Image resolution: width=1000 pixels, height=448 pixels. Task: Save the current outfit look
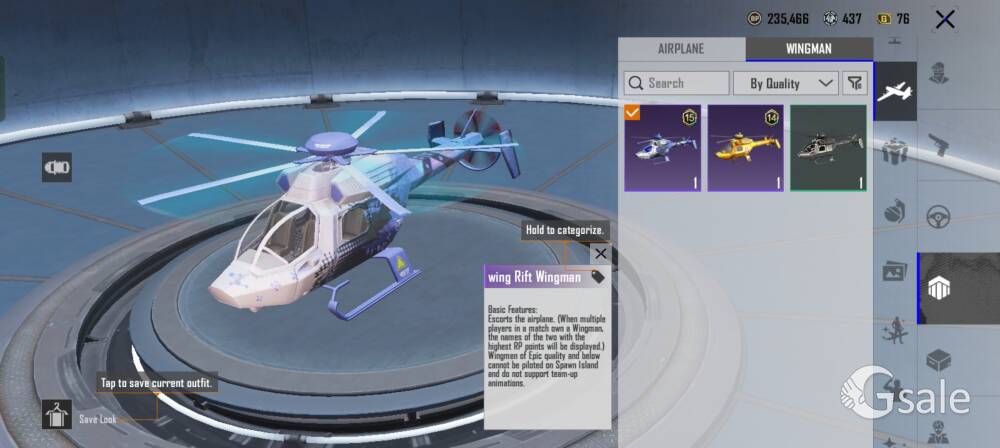point(57,414)
